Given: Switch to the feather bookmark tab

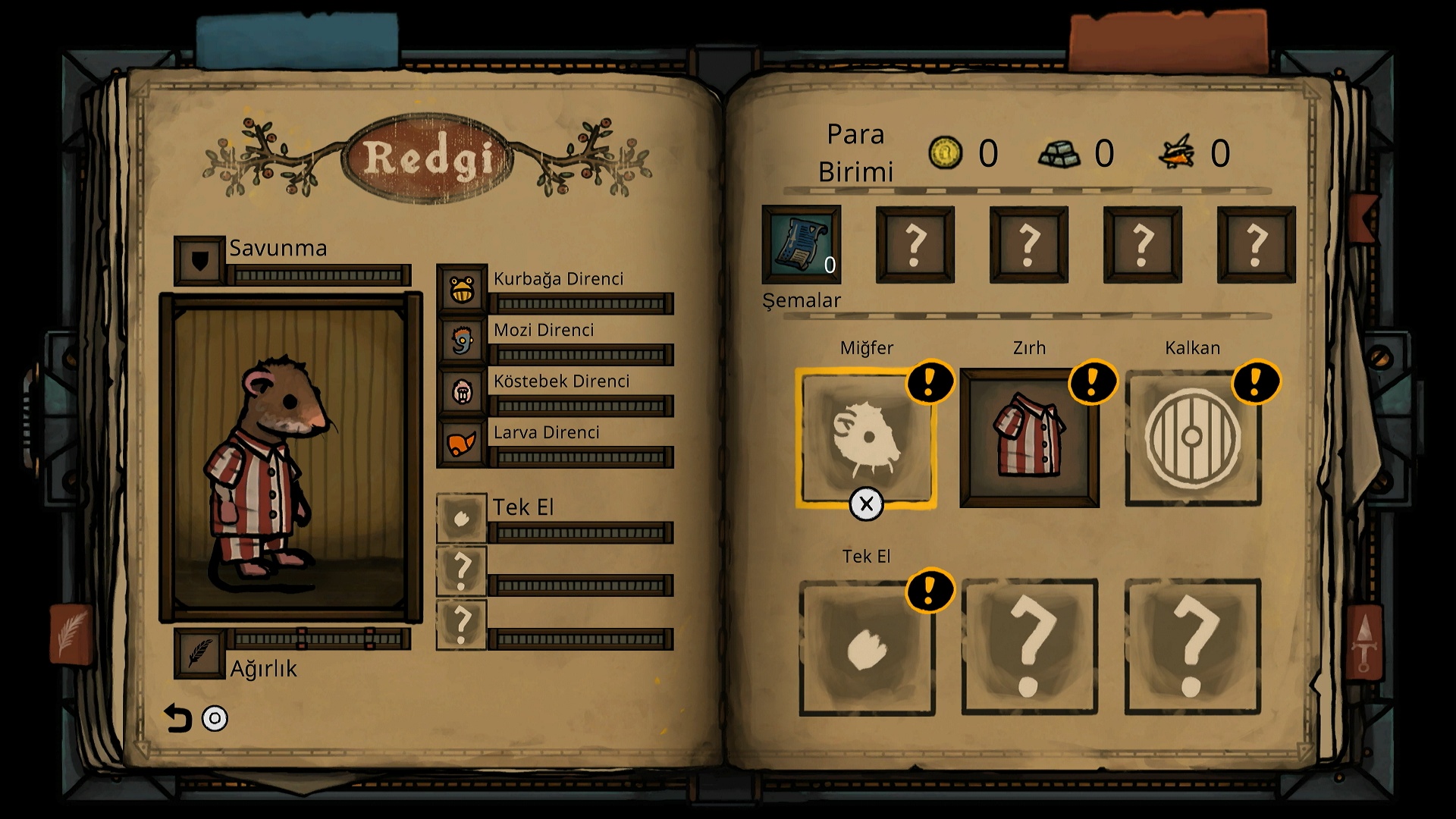Looking at the screenshot, I should click(x=71, y=634).
